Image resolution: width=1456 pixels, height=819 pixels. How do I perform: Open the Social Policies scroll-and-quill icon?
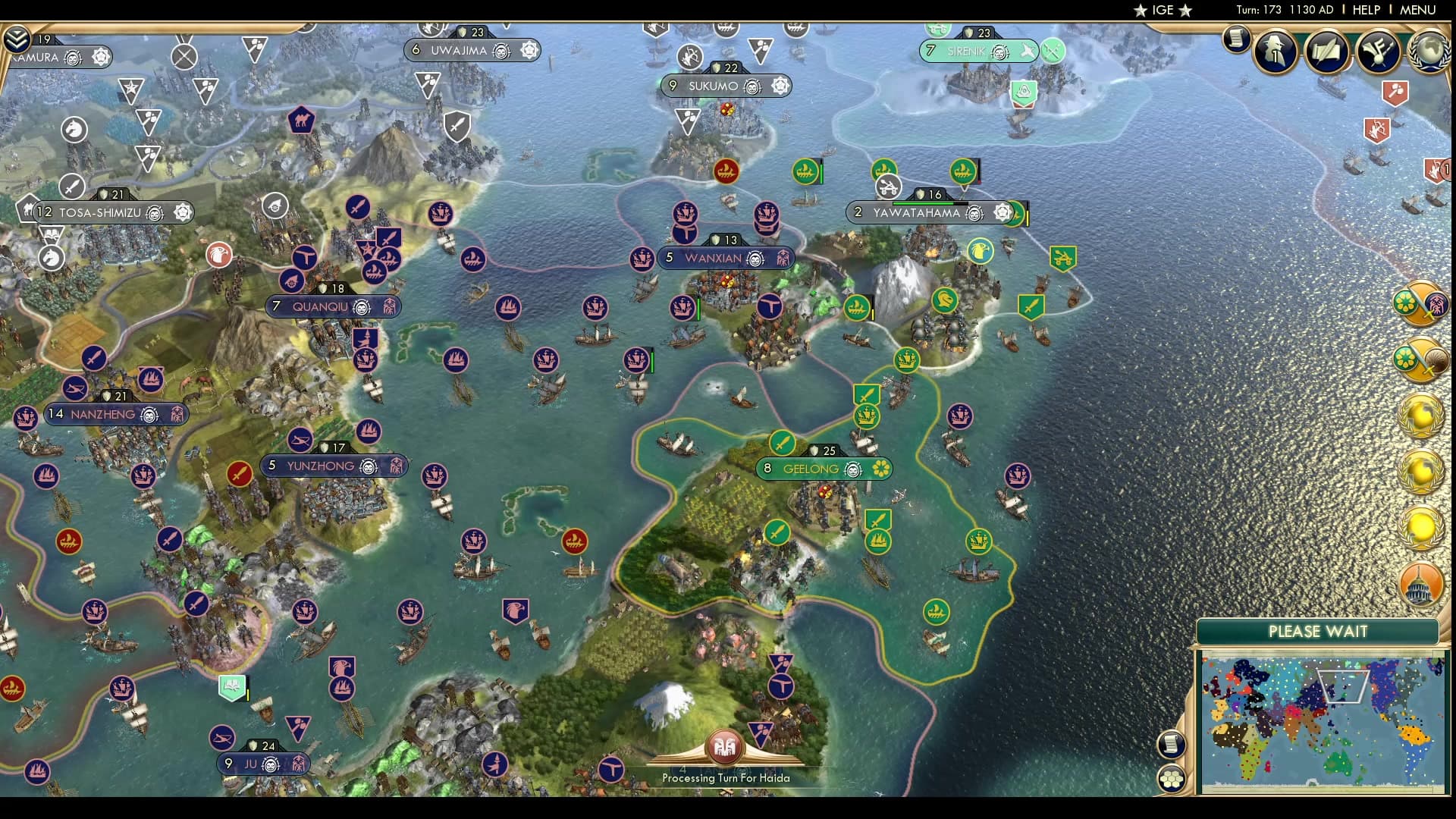tap(1326, 52)
